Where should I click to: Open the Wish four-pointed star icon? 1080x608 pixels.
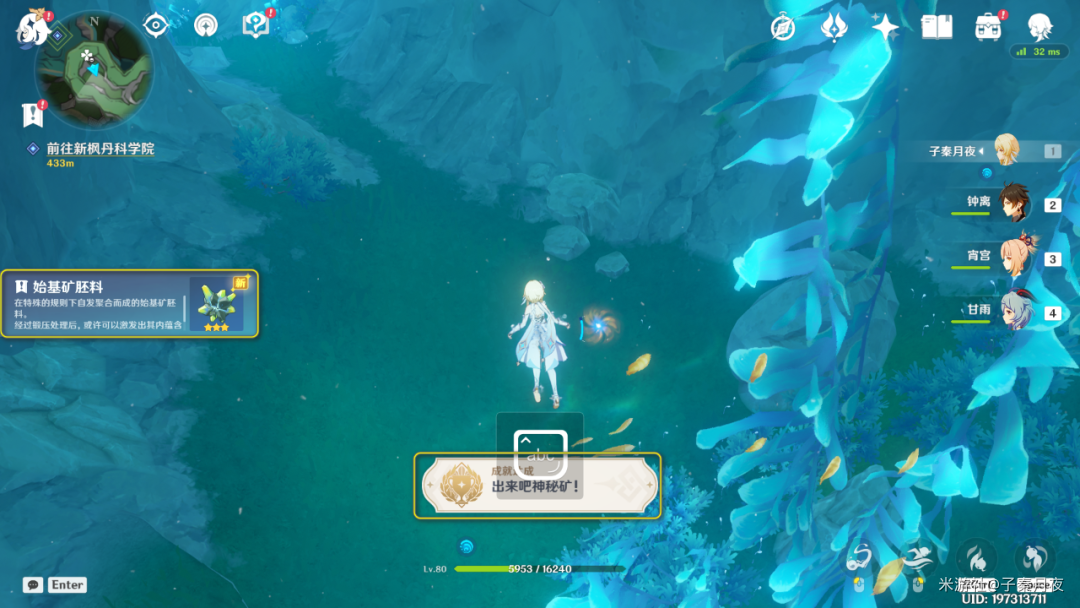(x=885, y=27)
